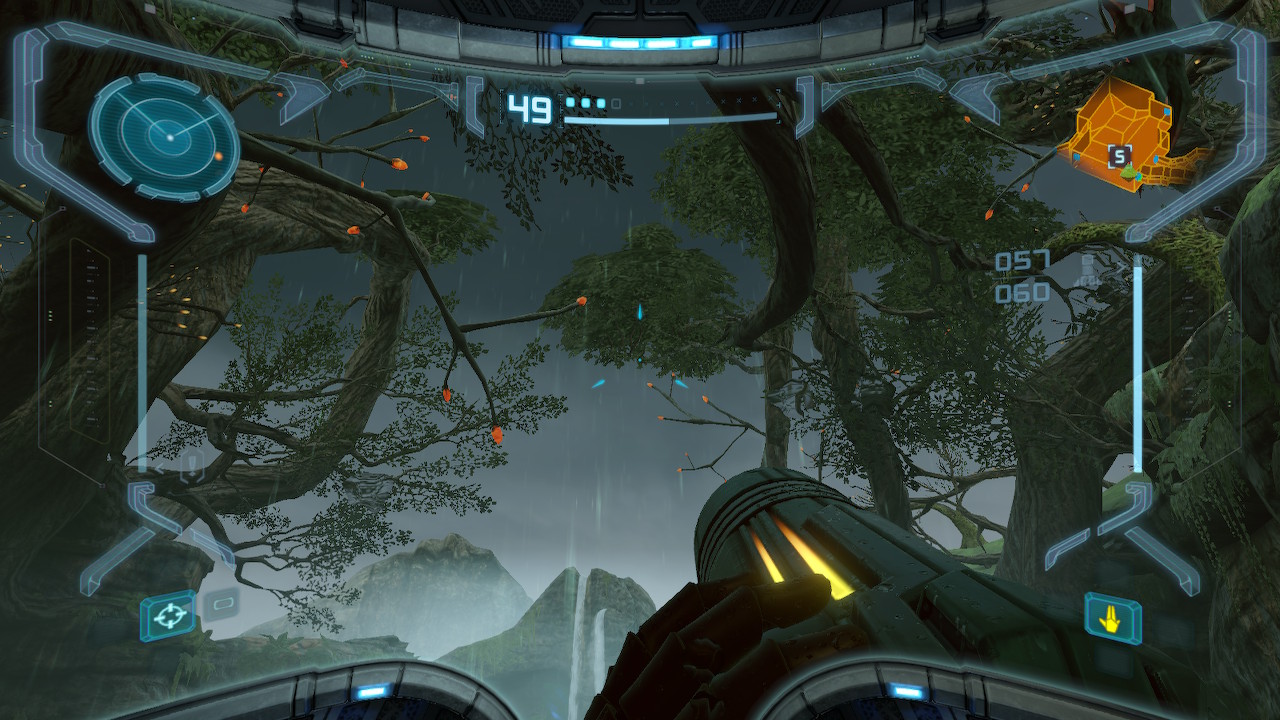Select the Combat Visor crosshair icon
The height and width of the screenshot is (720, 1280).
tap(167, 615)
